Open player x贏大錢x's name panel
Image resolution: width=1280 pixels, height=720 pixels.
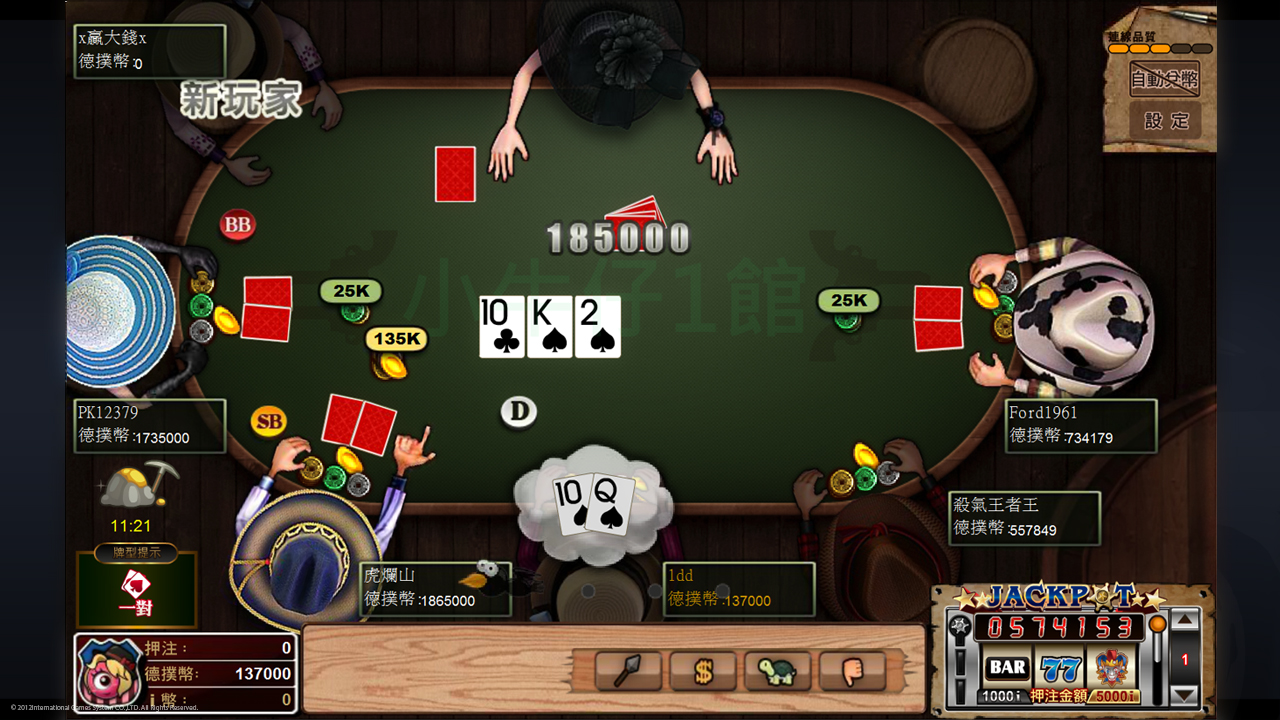(x=150, y=50)
